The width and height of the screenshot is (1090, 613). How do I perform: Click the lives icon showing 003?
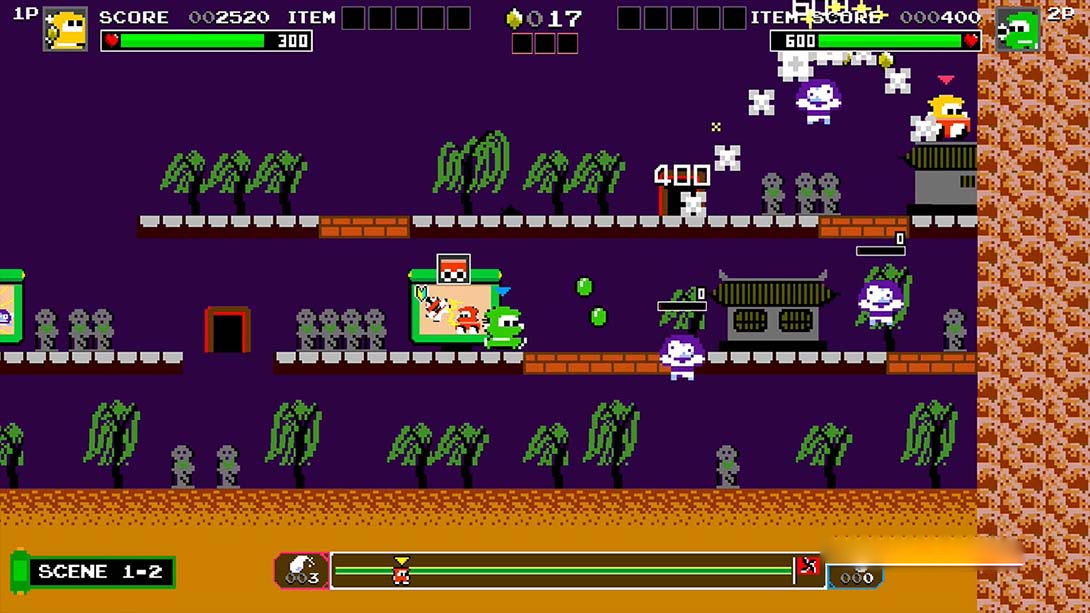click(301, 570)
